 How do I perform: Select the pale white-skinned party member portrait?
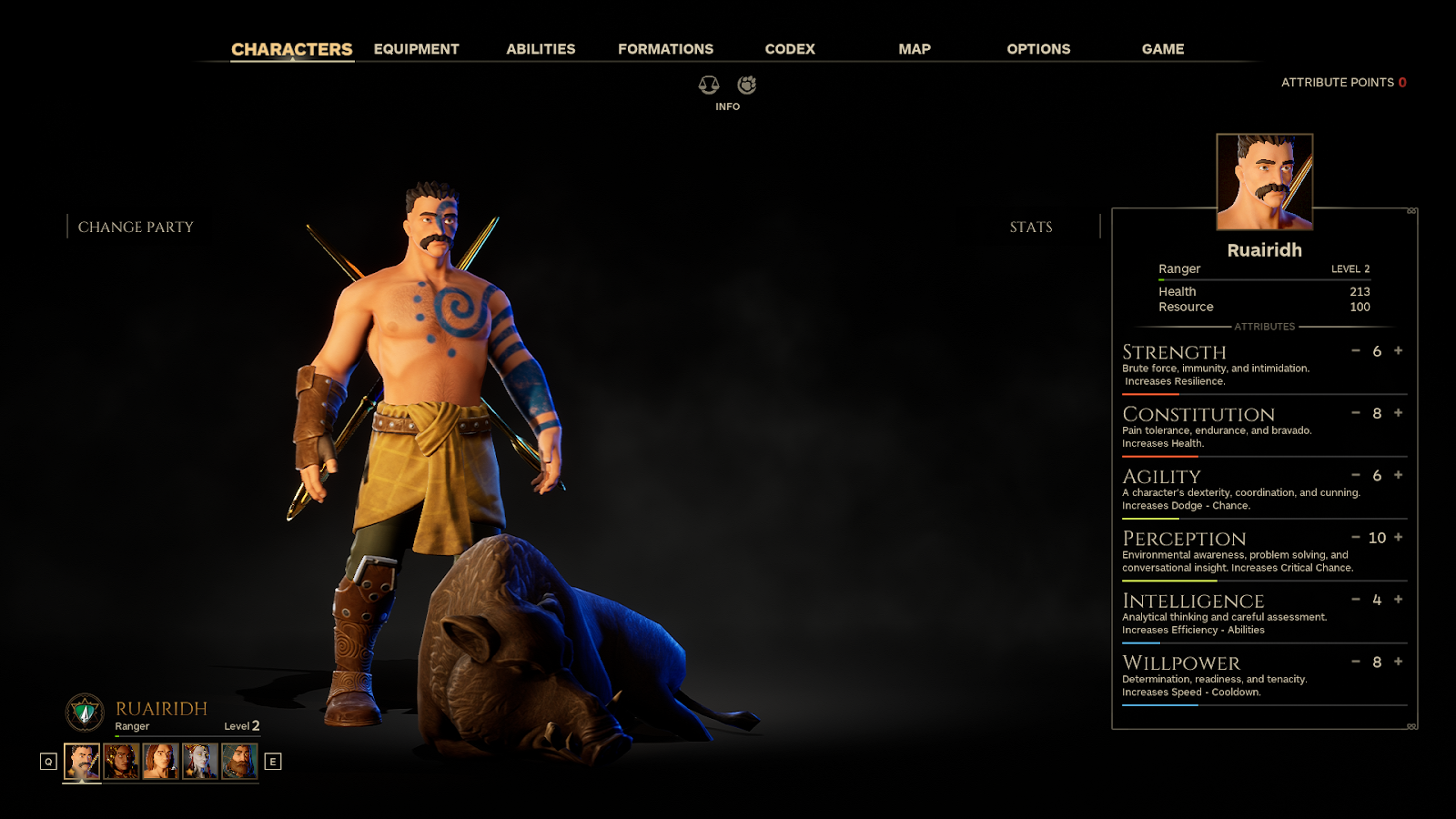199,761
